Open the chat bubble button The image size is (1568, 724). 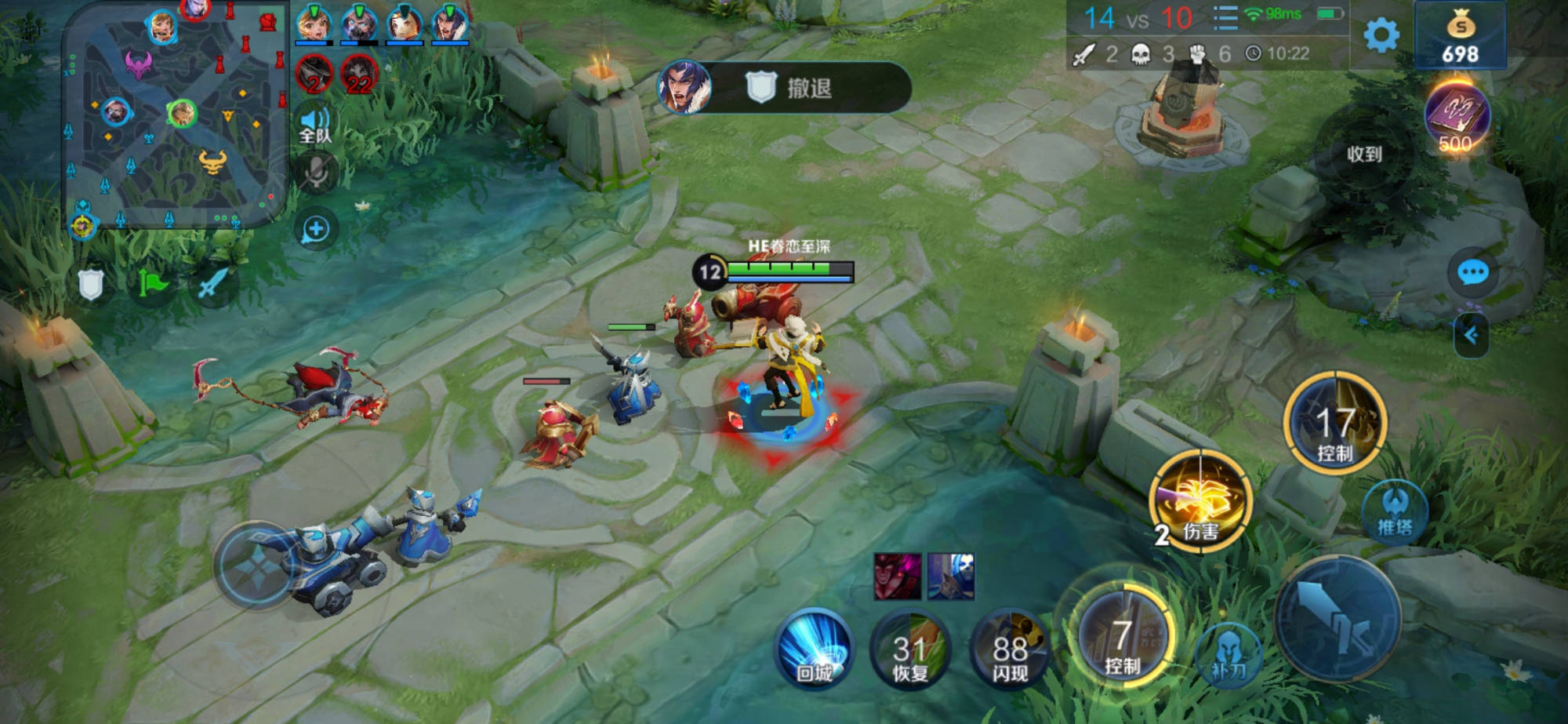1472,272
